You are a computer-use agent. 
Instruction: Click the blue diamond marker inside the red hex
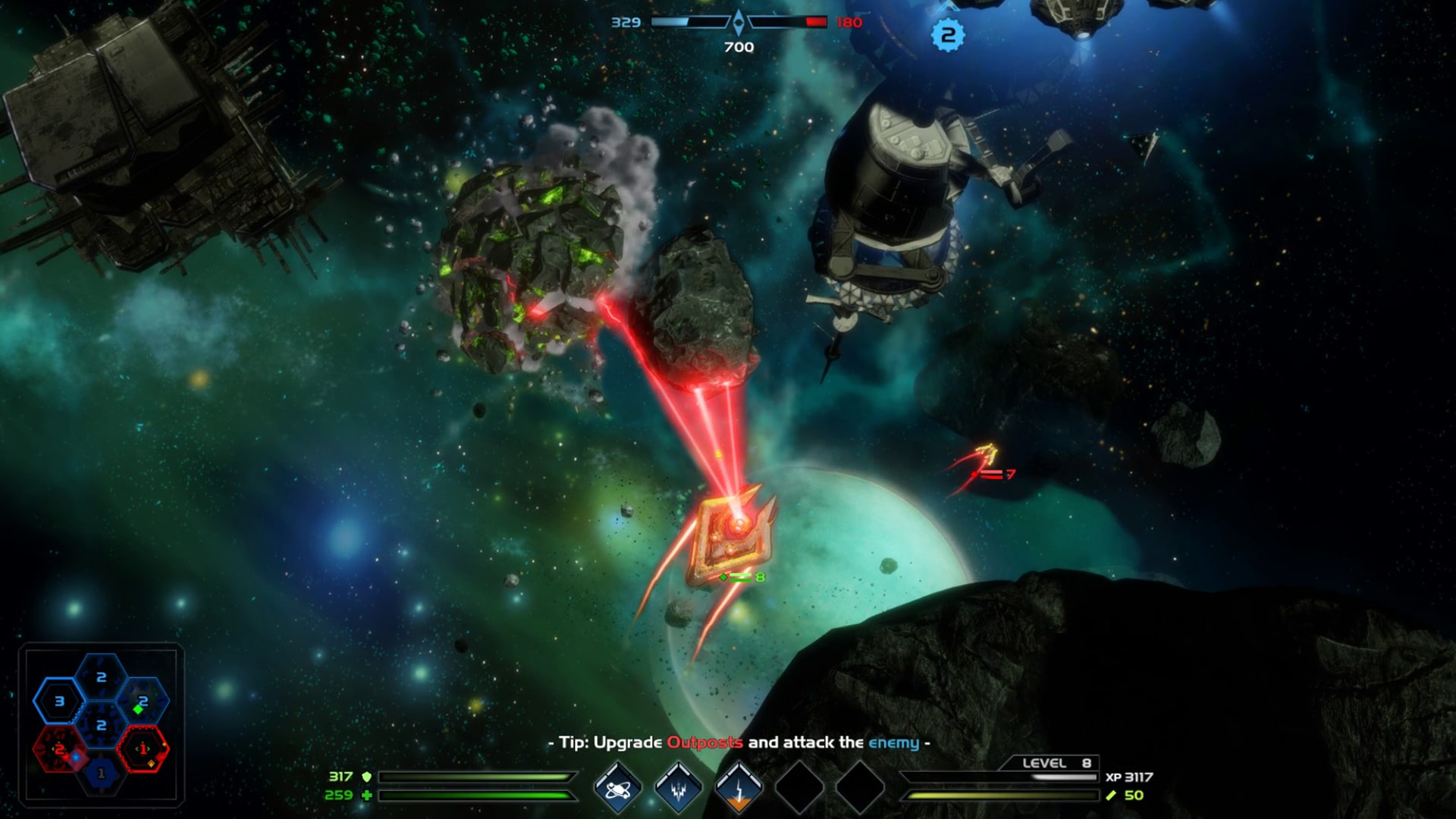[75, 758]
